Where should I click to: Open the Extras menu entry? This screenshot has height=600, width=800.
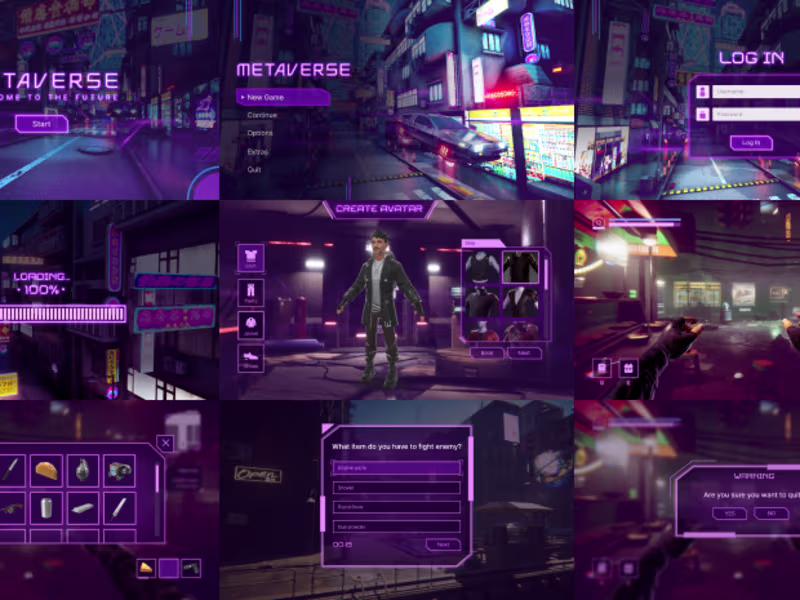[x=258, y=151]
